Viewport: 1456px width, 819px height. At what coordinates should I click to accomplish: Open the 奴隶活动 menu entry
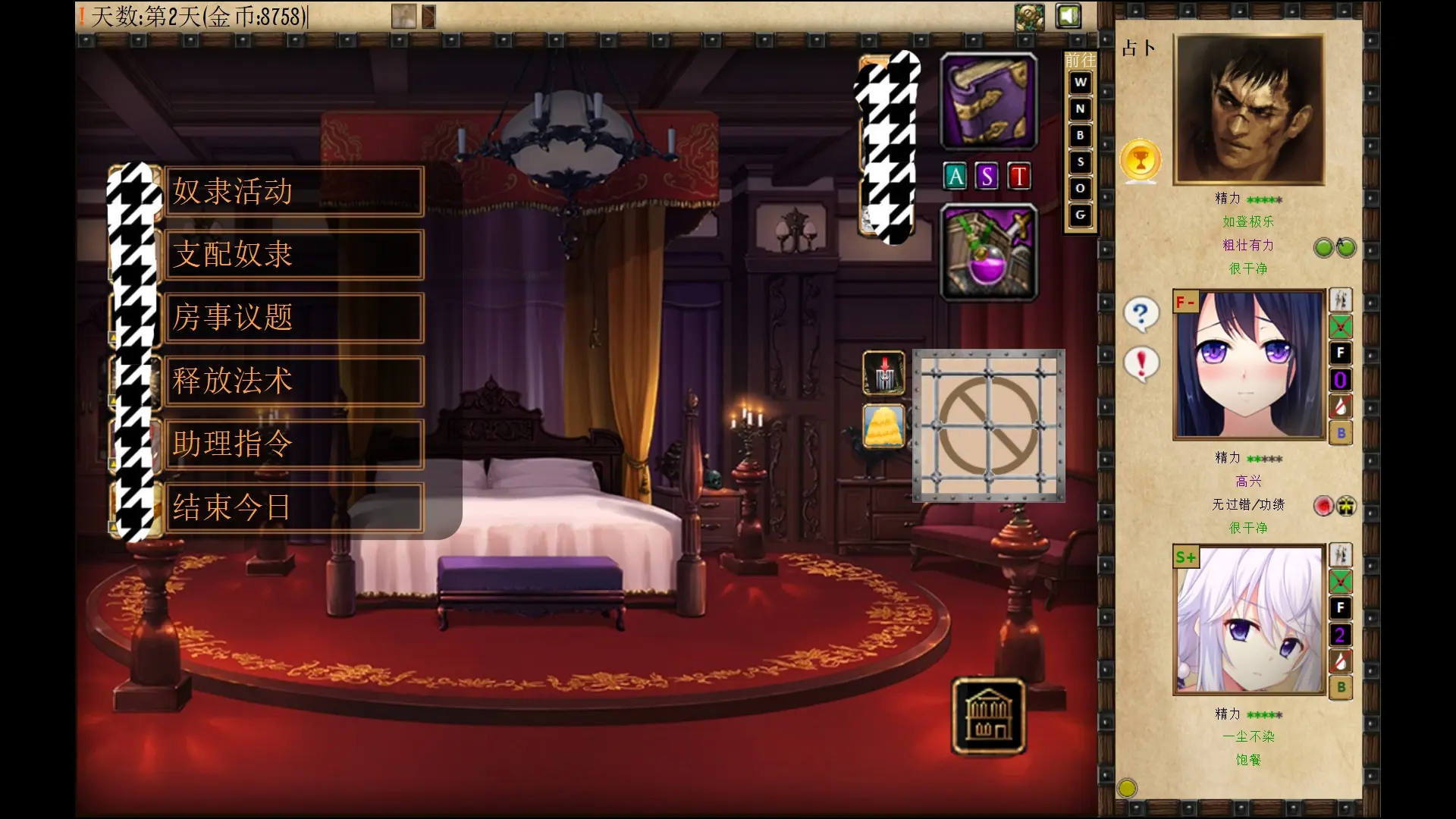293,191
